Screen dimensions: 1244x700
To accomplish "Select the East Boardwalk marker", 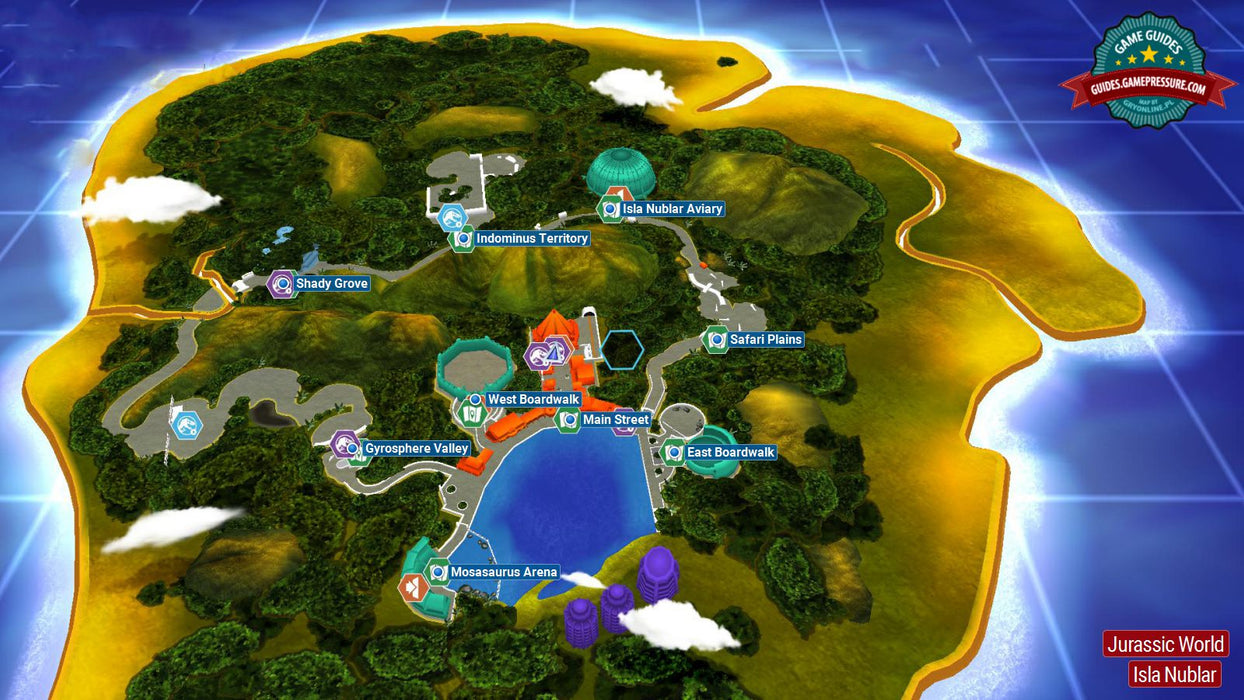I will tap(674, 453).
